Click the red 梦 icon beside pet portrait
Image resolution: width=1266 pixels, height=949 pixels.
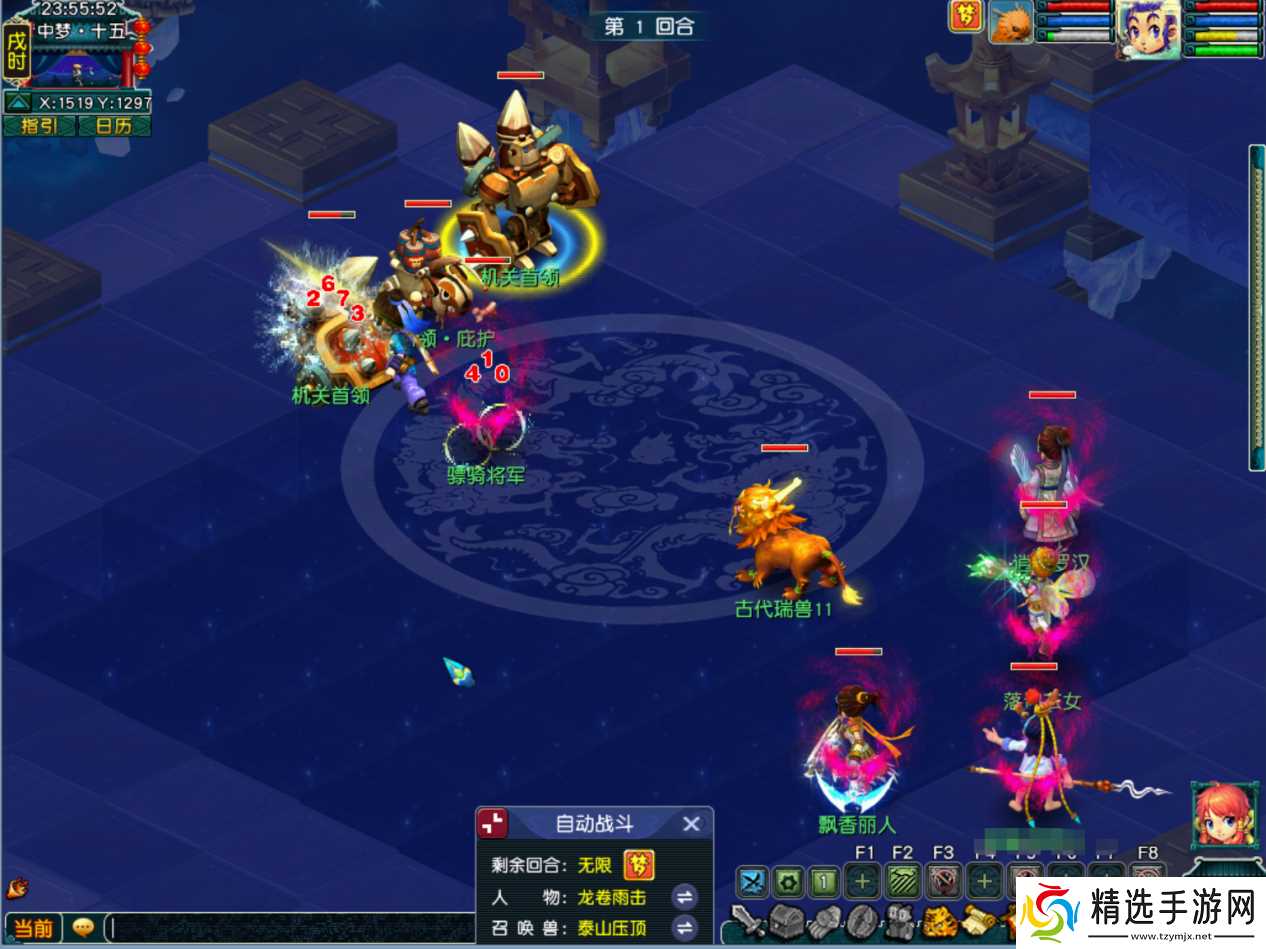[x=965, y=17]
